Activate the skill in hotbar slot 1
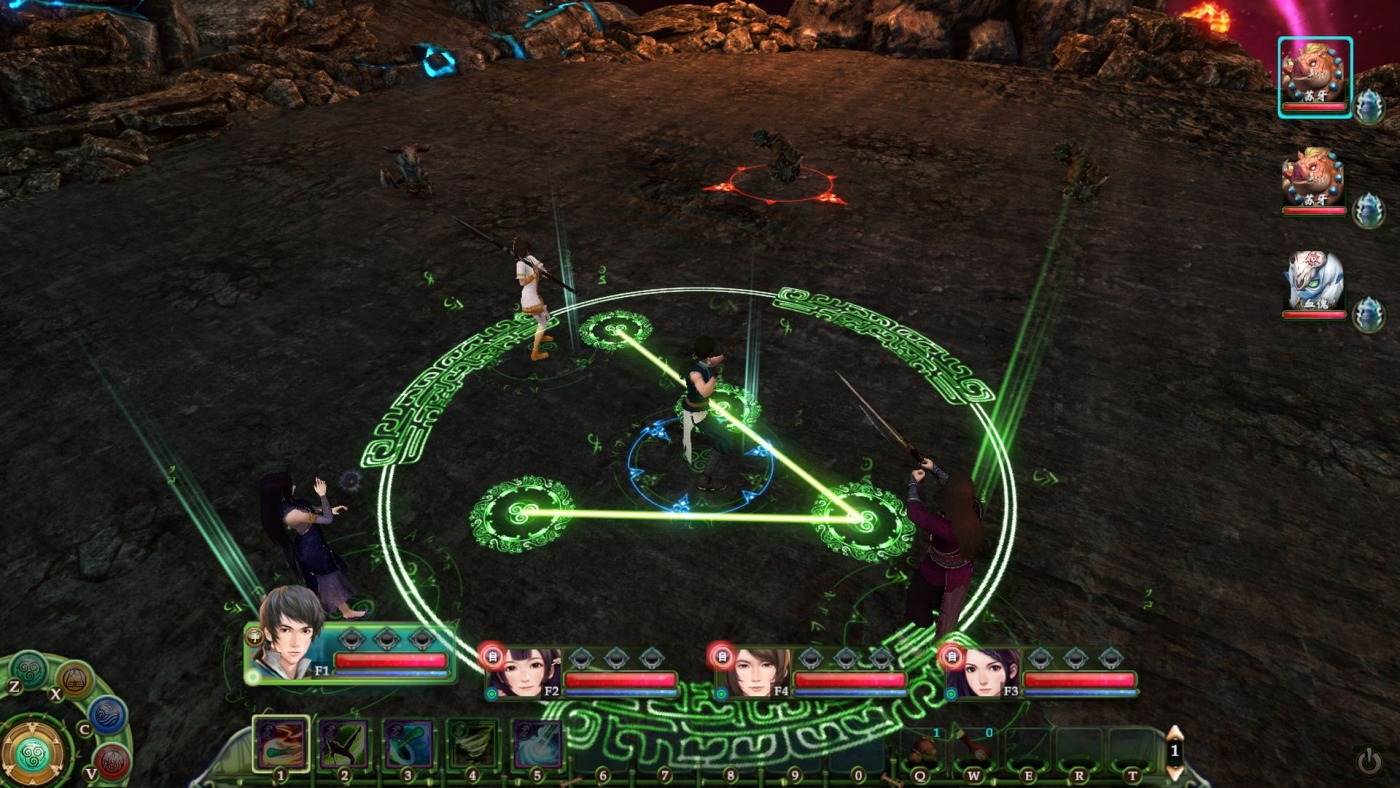The image size is (1400, 788). coord(280,744)
